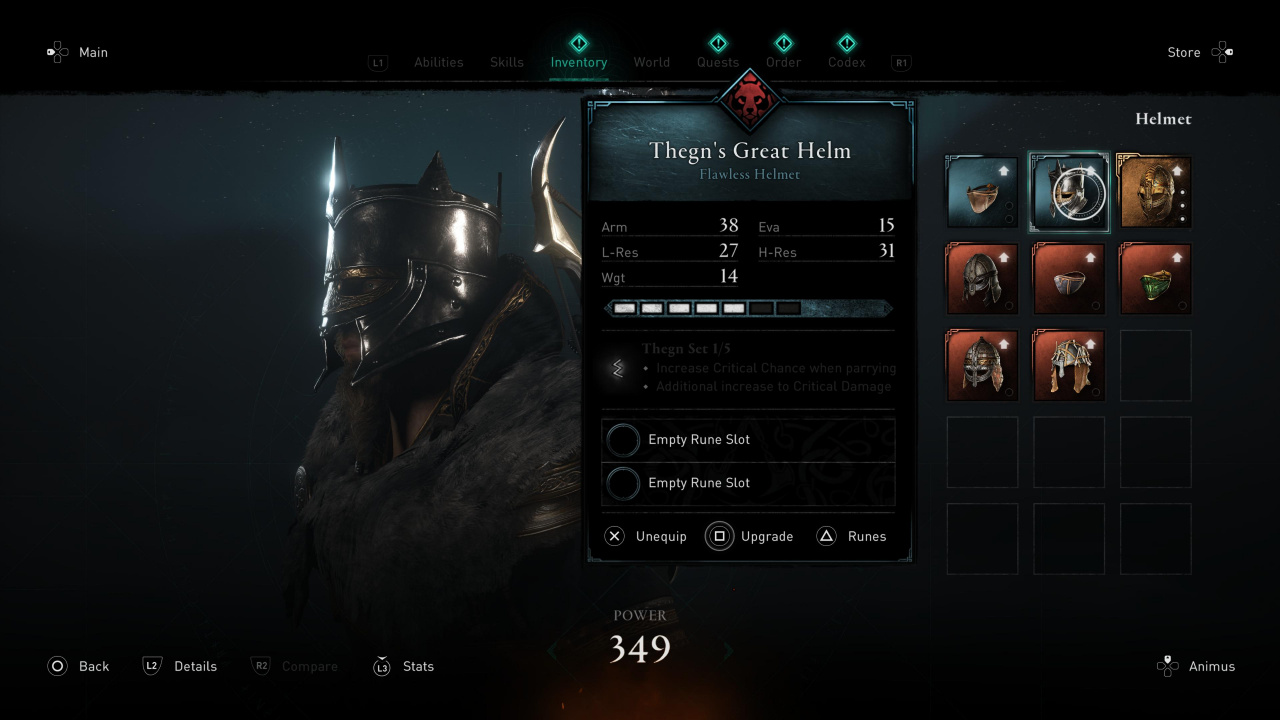Select the helmet with long leather flaps
1280x720 pixels.
coord(1069,366)
